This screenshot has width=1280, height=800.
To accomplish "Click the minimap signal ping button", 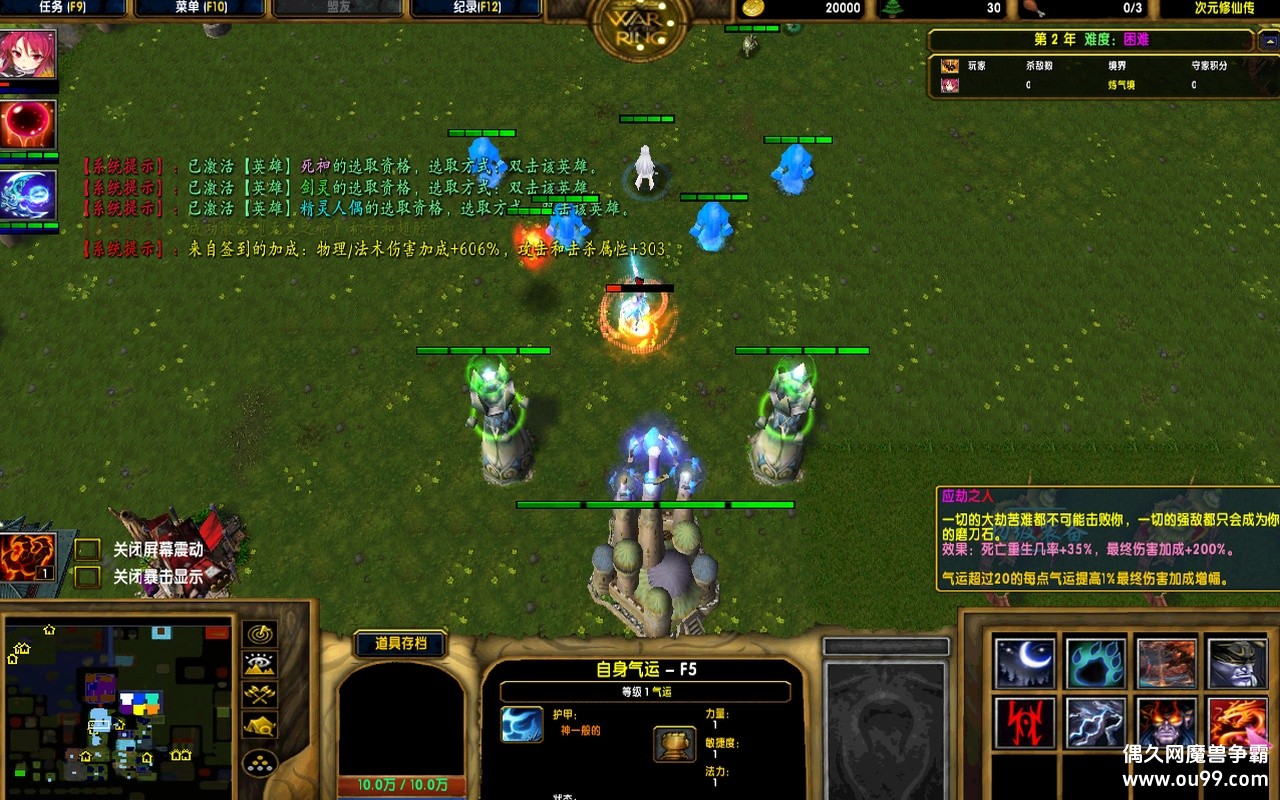I will (x=260, y=634).
